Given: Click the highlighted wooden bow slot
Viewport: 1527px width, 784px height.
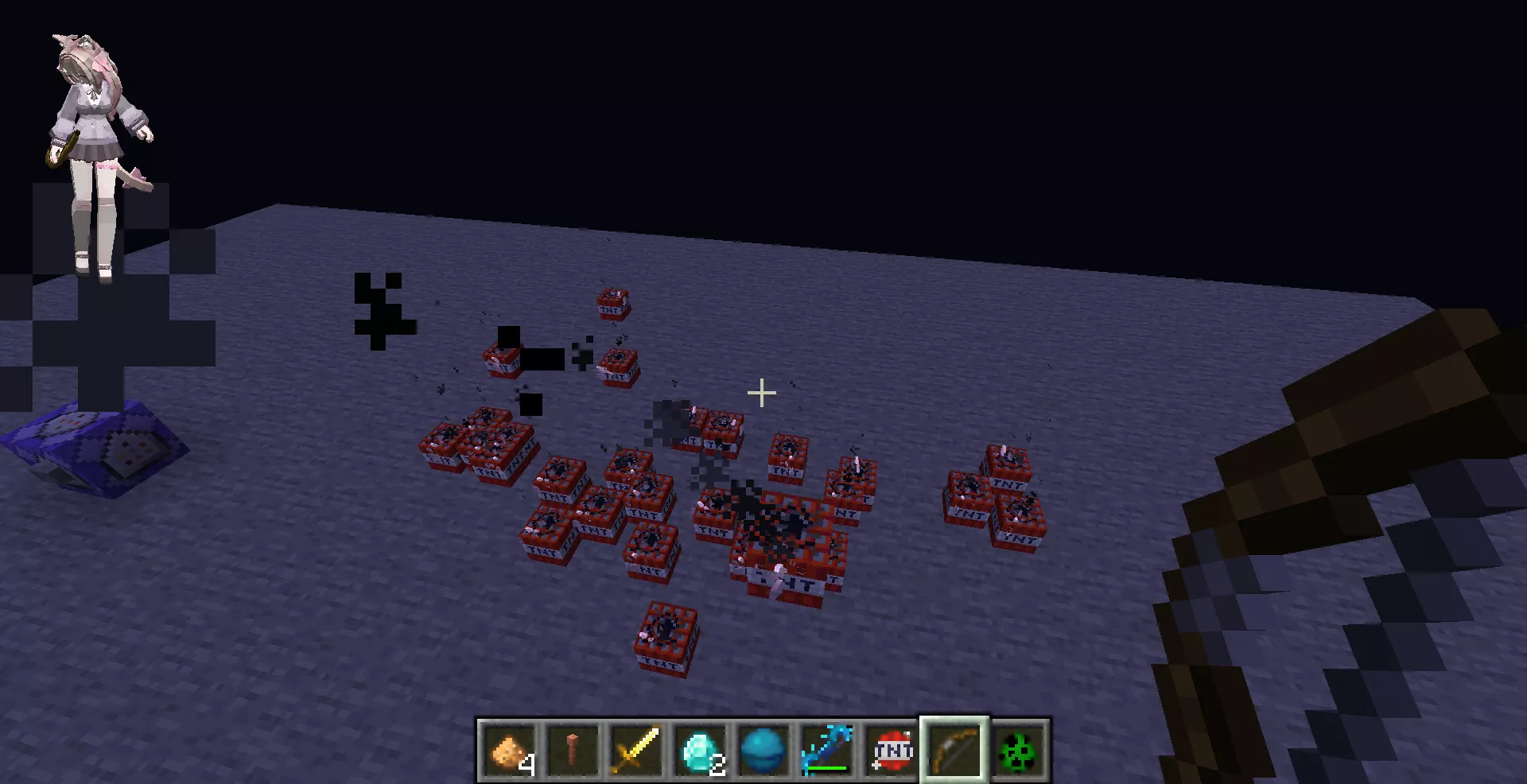Looking at the screenshot, I should [x=954, y=750].
